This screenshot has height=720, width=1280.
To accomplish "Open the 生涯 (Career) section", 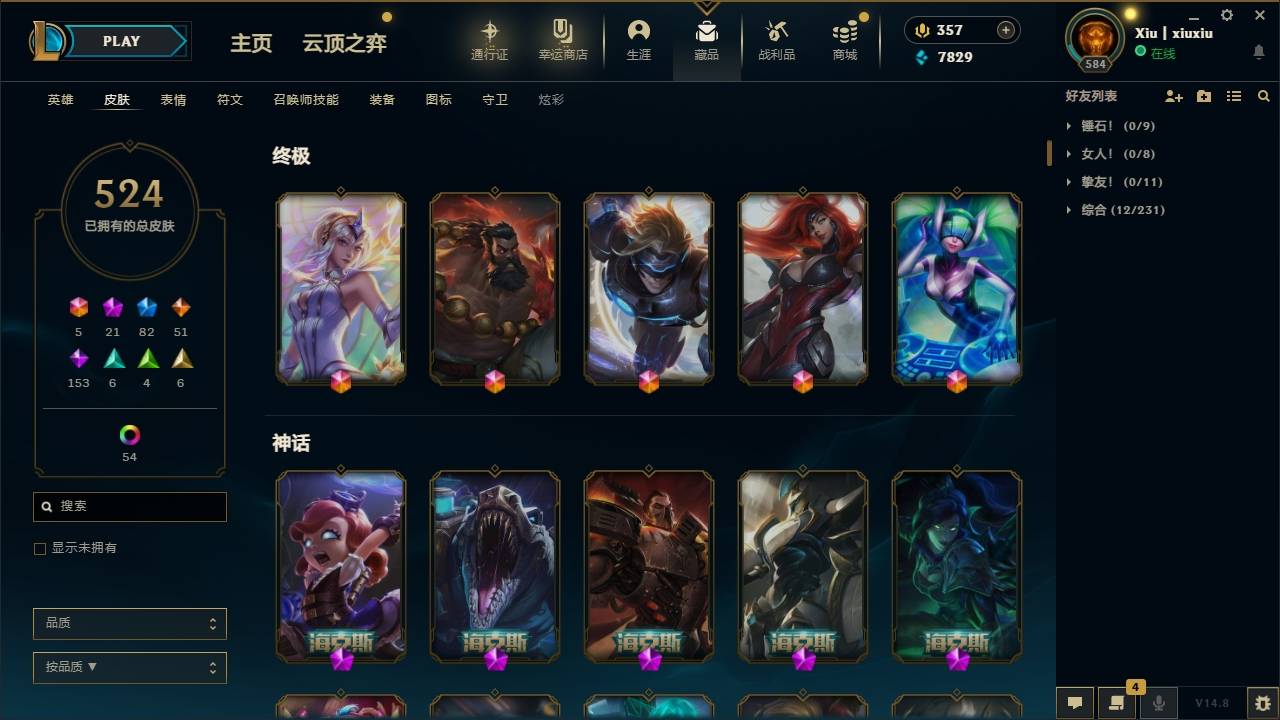I will 639,40.
